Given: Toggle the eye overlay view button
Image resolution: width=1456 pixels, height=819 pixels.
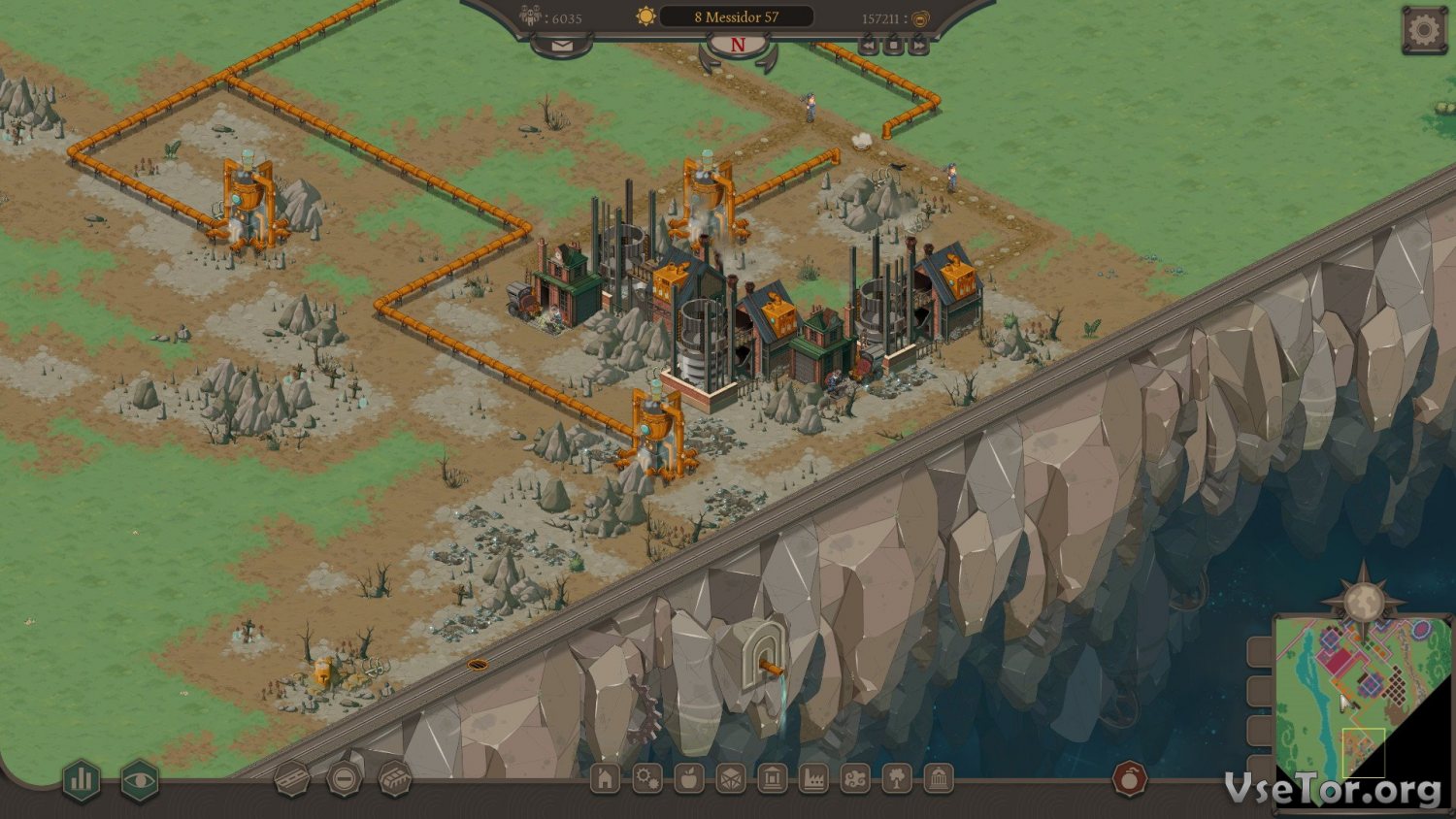Looking at the screenshot, I should (x=140, y=778).
